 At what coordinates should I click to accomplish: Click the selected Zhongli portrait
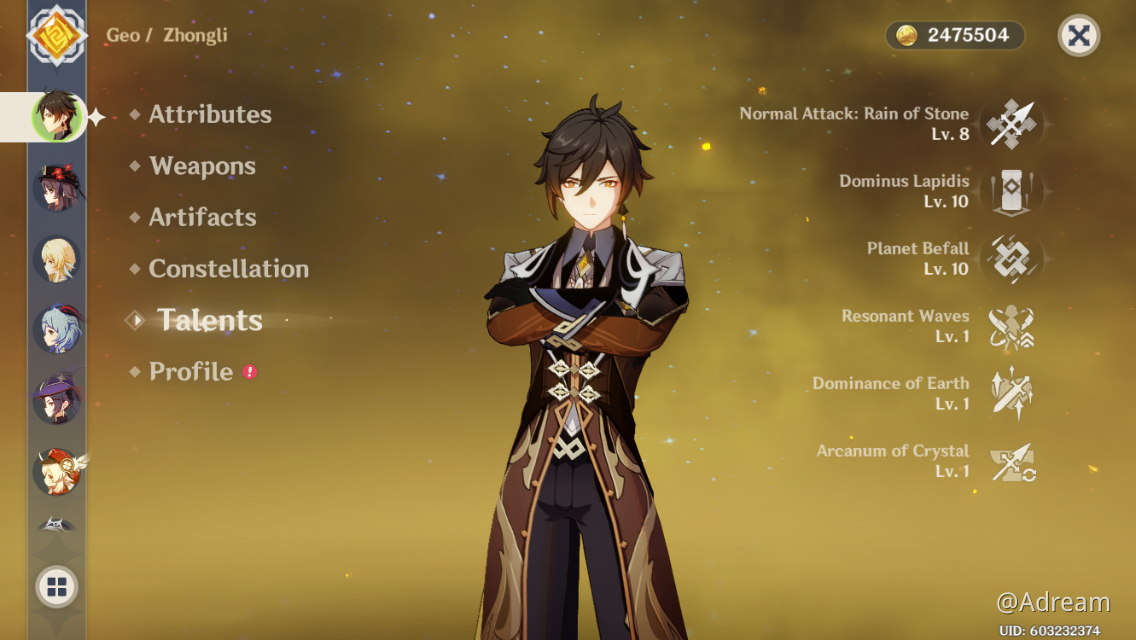(x=57, y=116)
